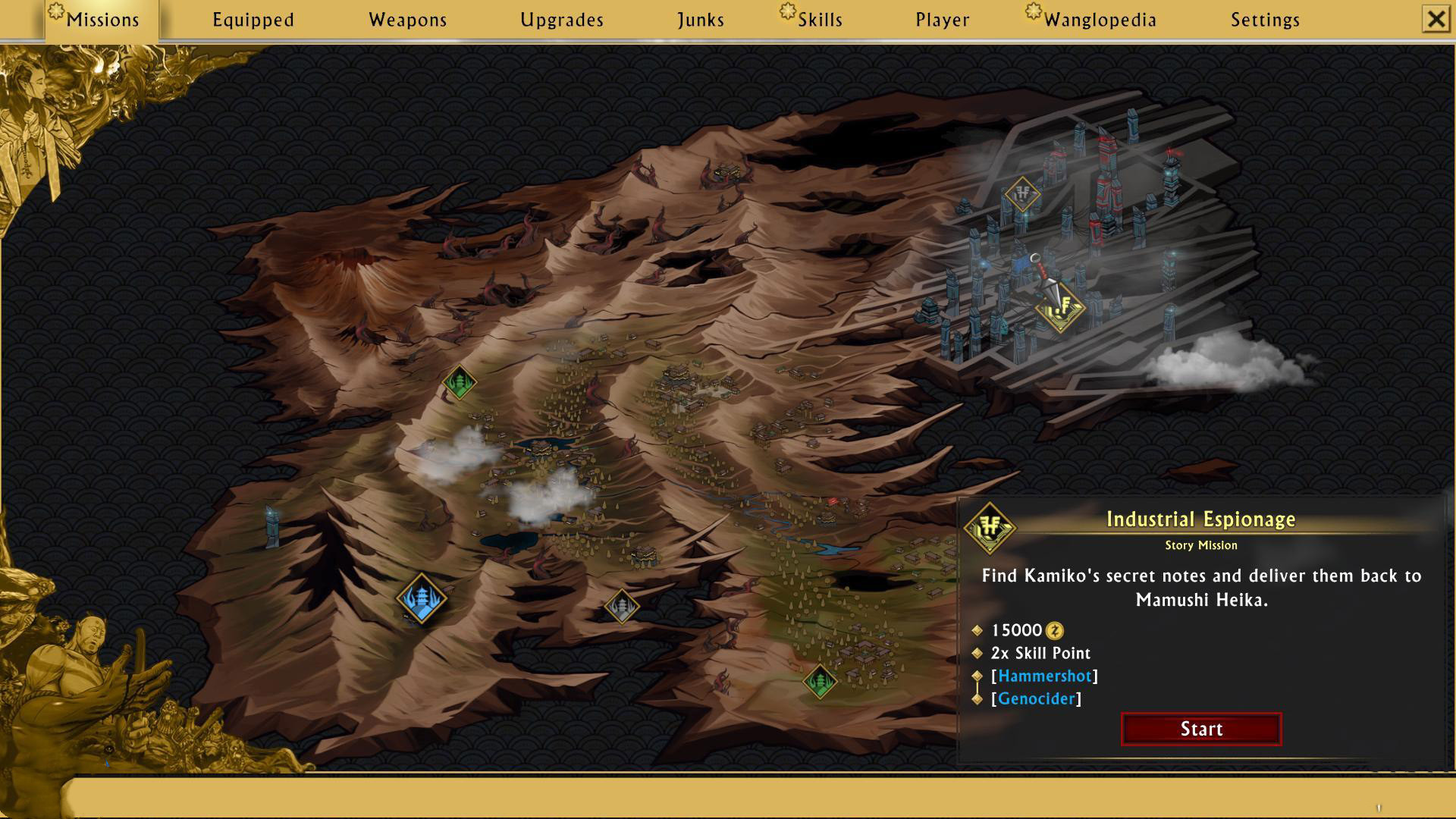This screenshot has height=819, width=1456.
Task: Show the Upgrades tab
Action: [562, 20]
